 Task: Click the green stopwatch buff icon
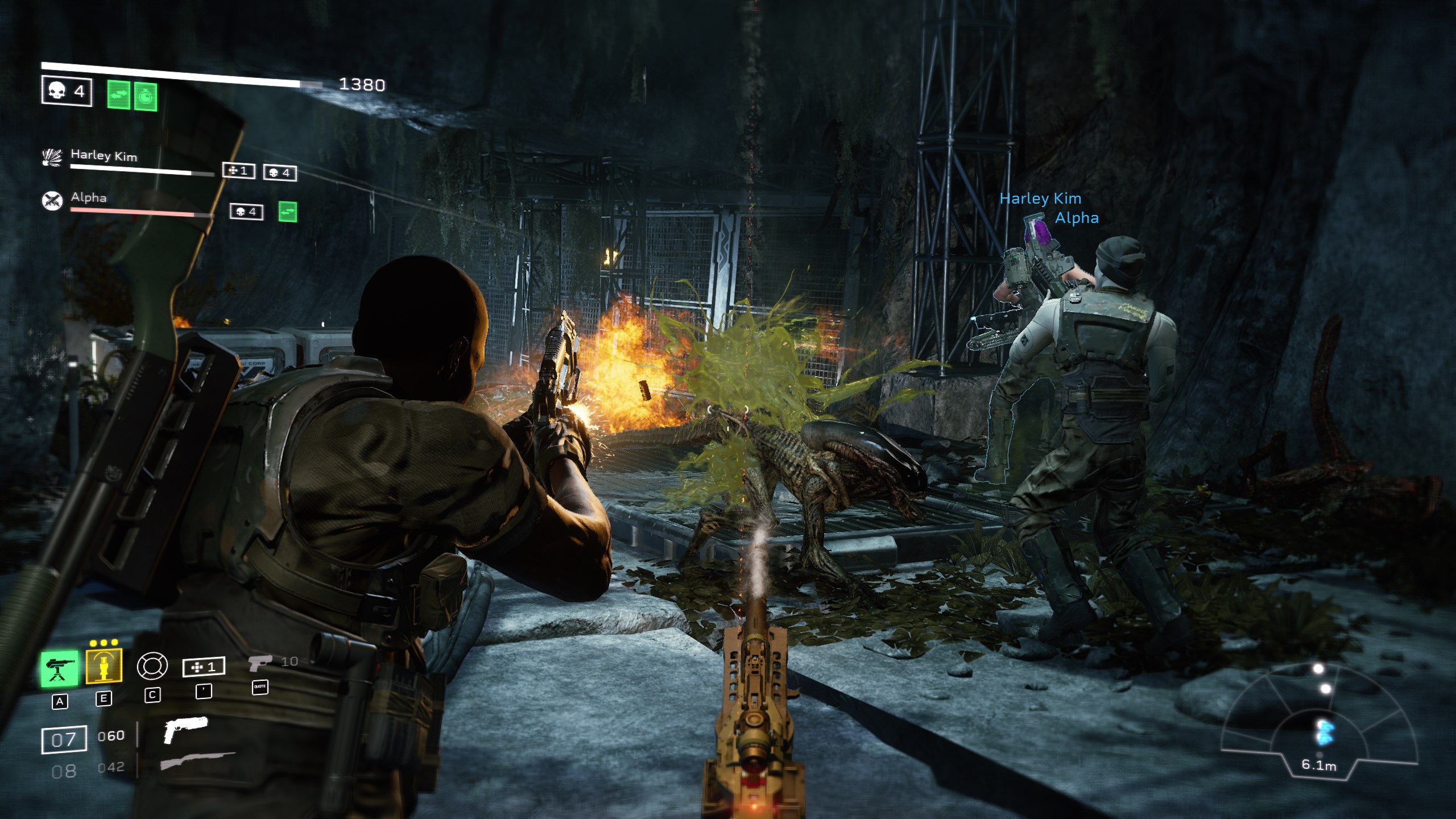146,97
